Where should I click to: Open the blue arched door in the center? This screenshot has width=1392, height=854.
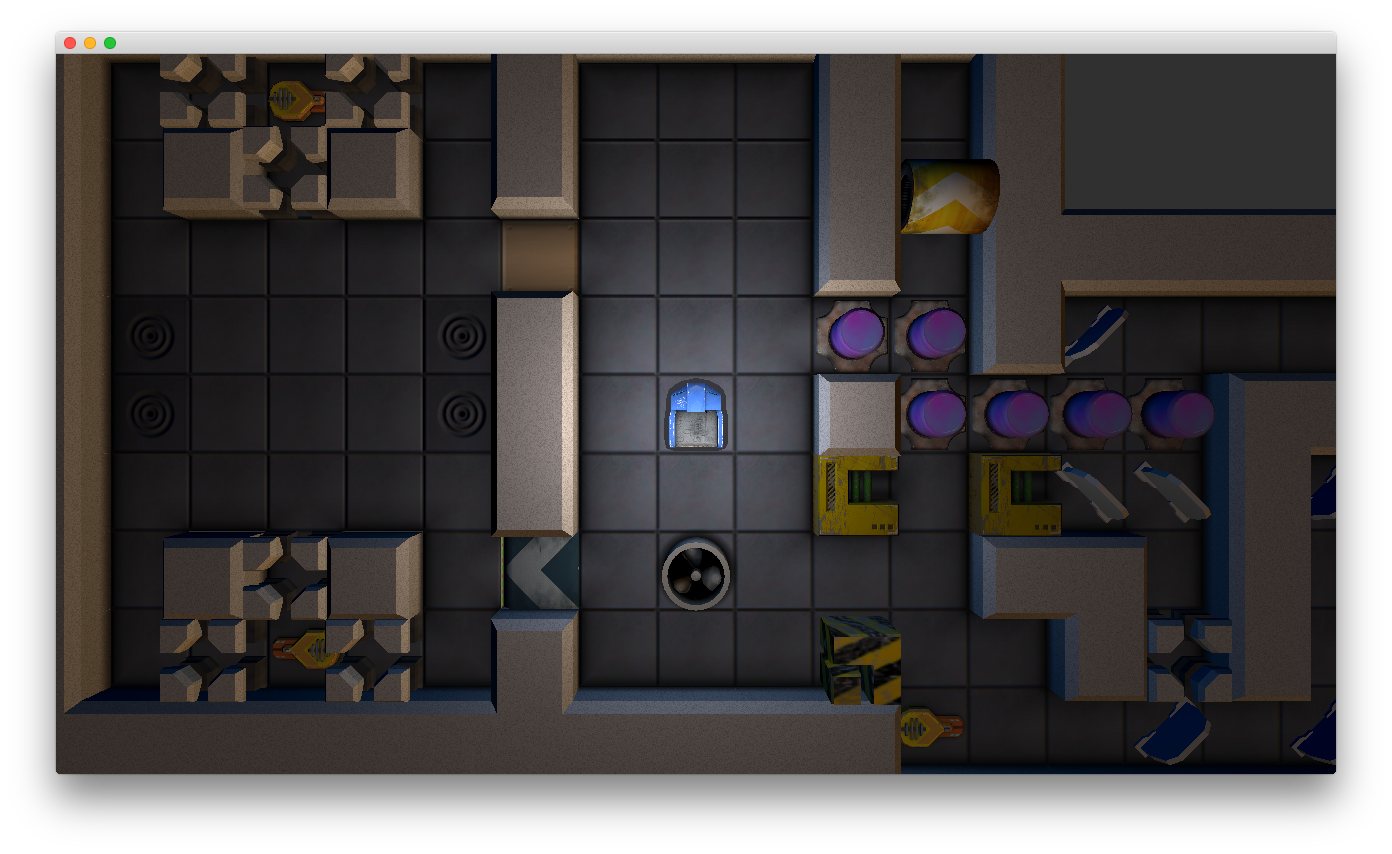[696, 415]
